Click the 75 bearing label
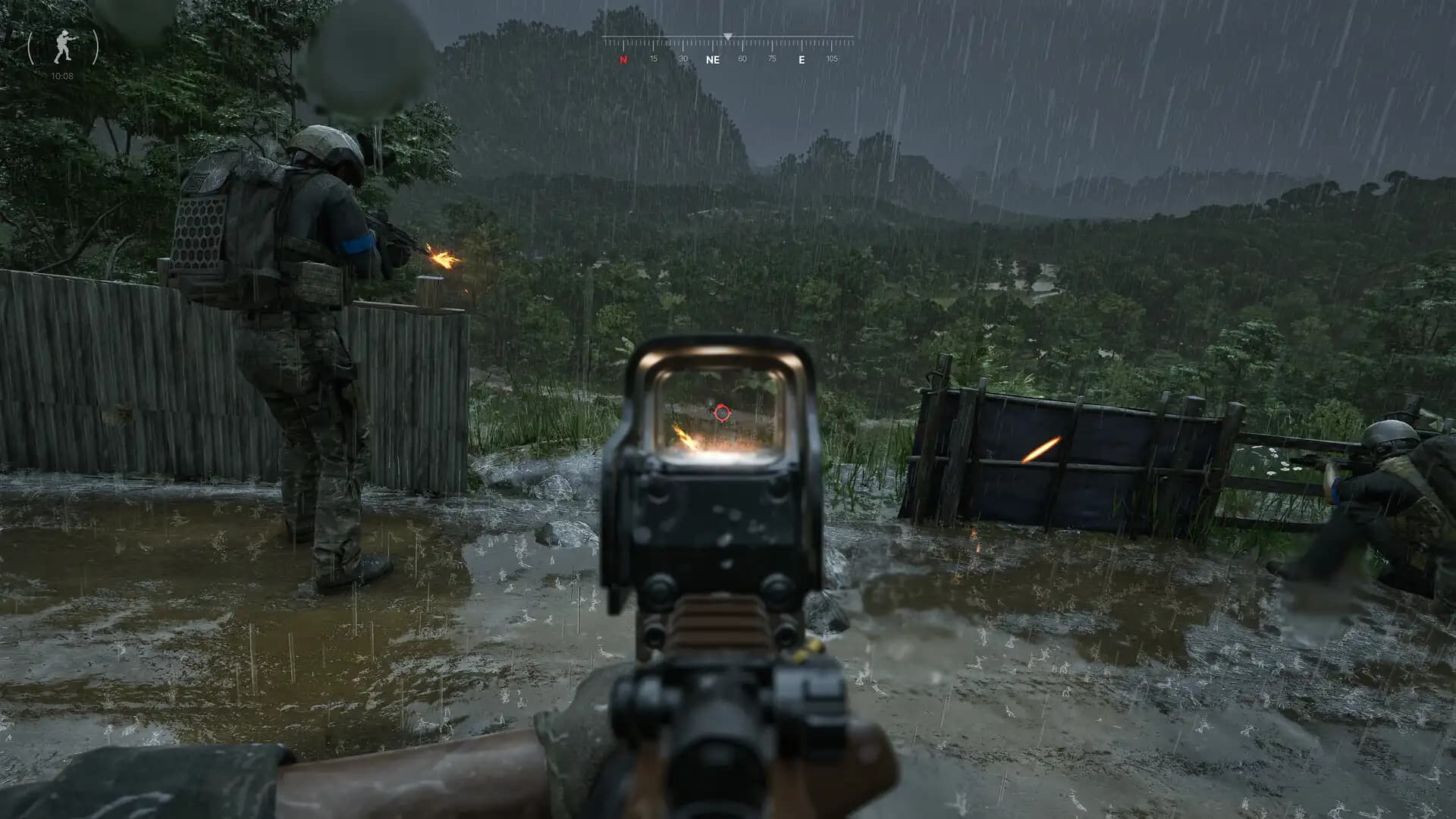 coord(771,58)
